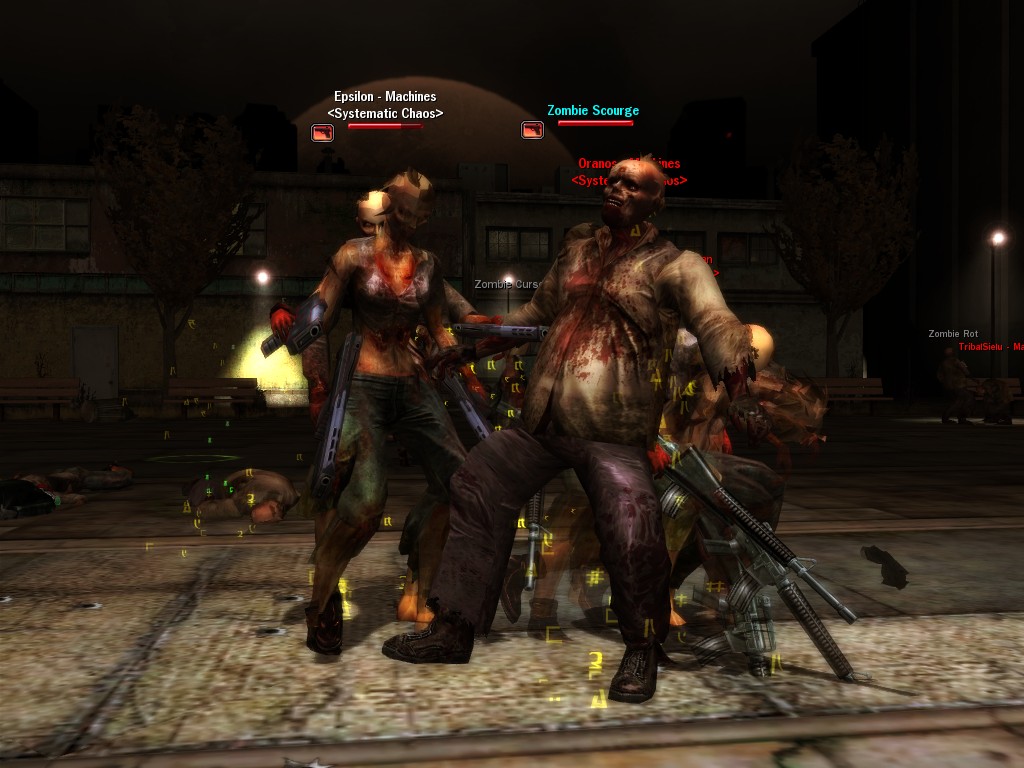Select the Epsilon - Machines nameplate

pos(385,97)
